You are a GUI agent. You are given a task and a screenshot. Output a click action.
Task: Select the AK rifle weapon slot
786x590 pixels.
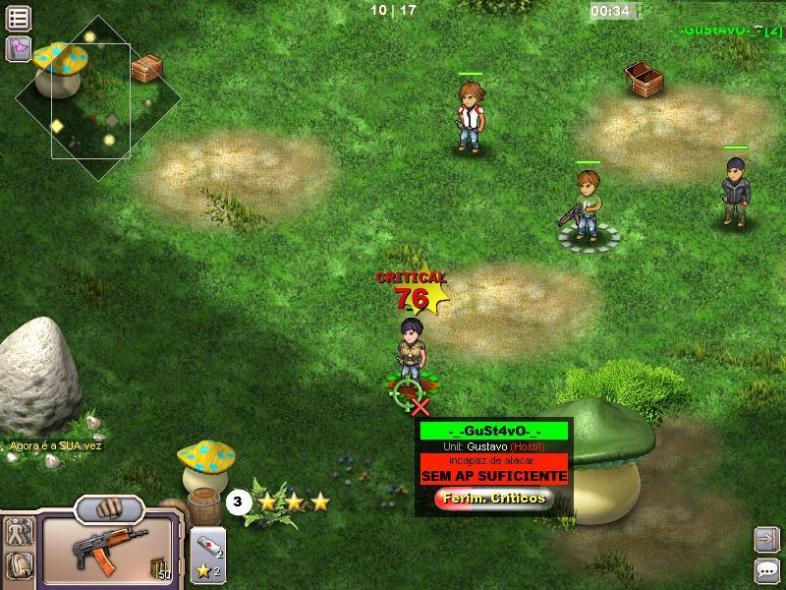(109, 548)
